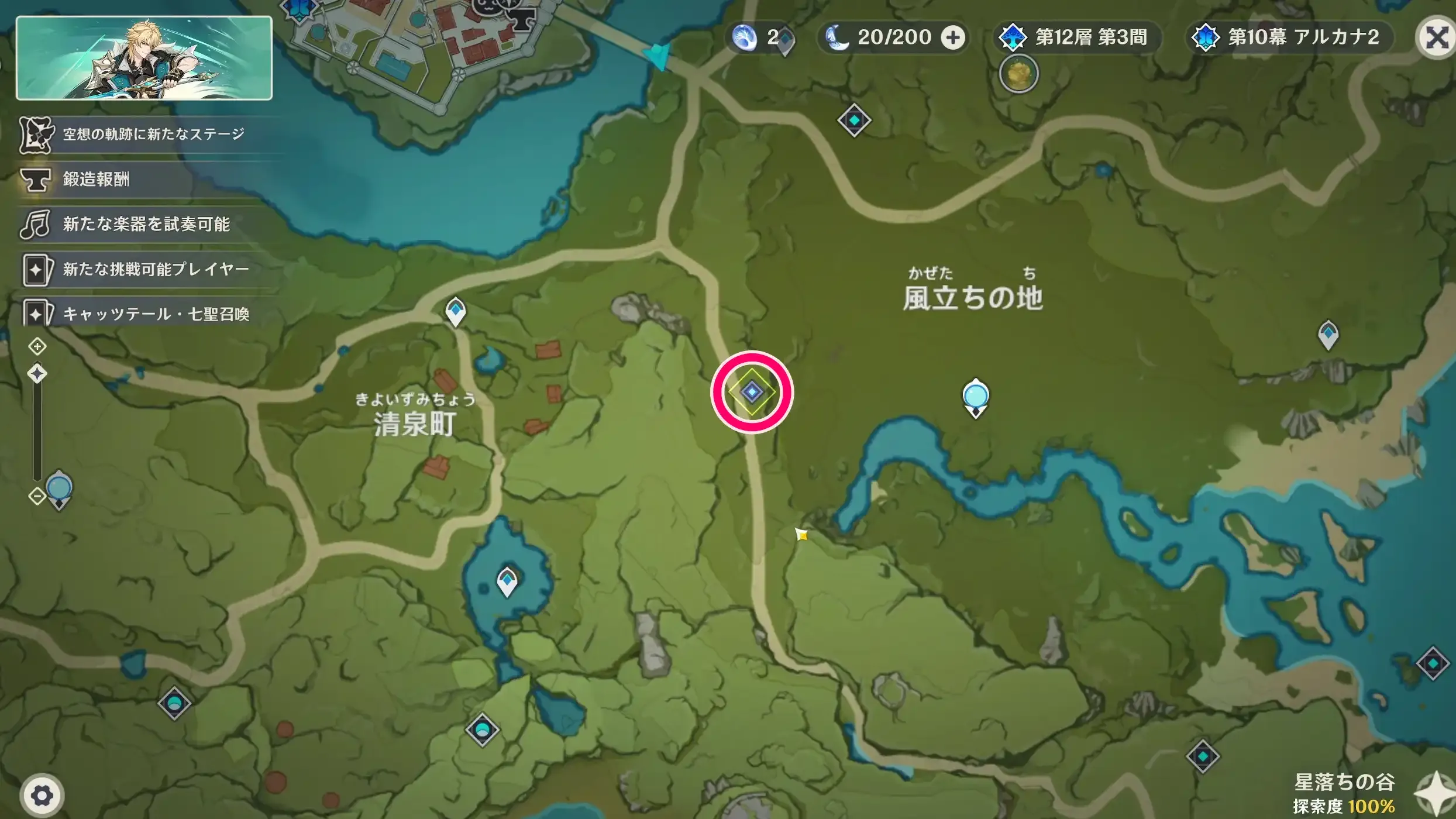Click the character portrait in the top-left
The image size is (1456, 819).
tap(145, 61)
